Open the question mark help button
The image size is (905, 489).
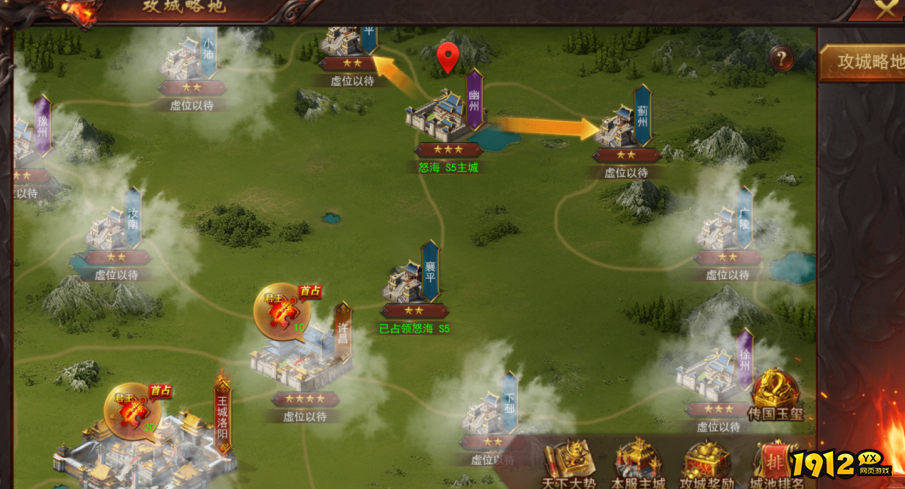coord(781,58)
